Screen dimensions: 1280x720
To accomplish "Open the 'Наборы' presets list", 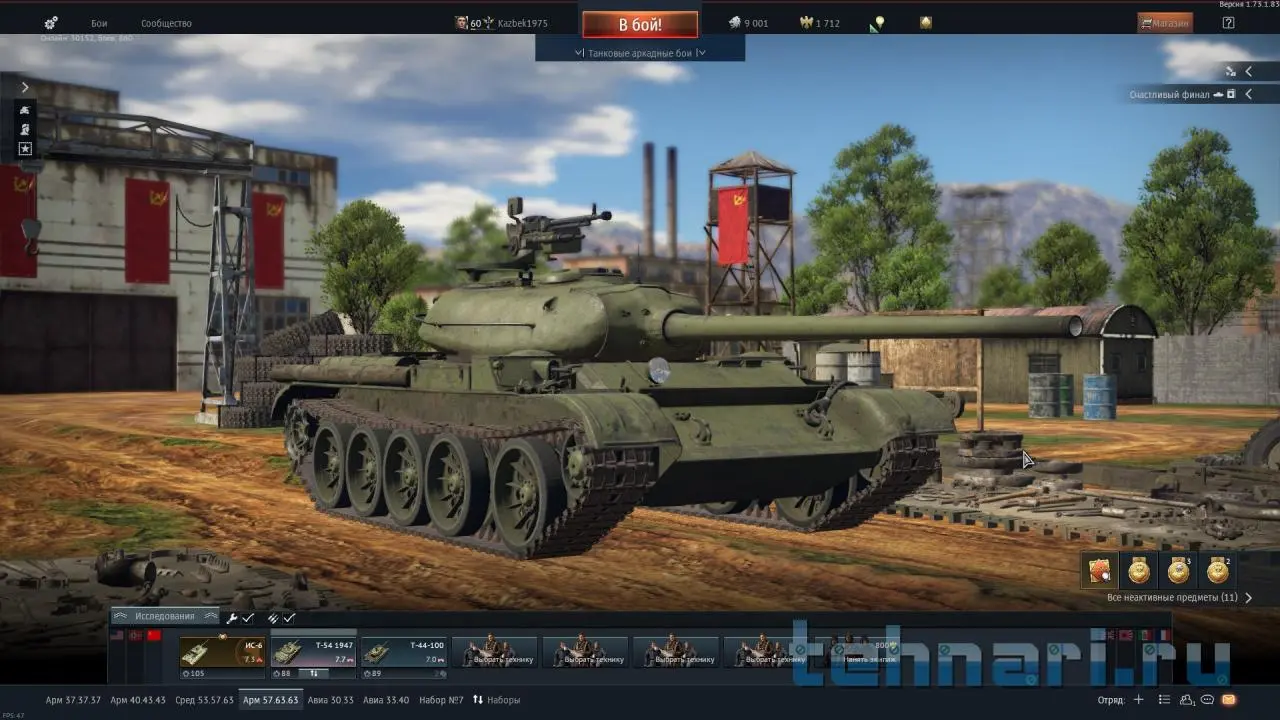I will point(497,700).
